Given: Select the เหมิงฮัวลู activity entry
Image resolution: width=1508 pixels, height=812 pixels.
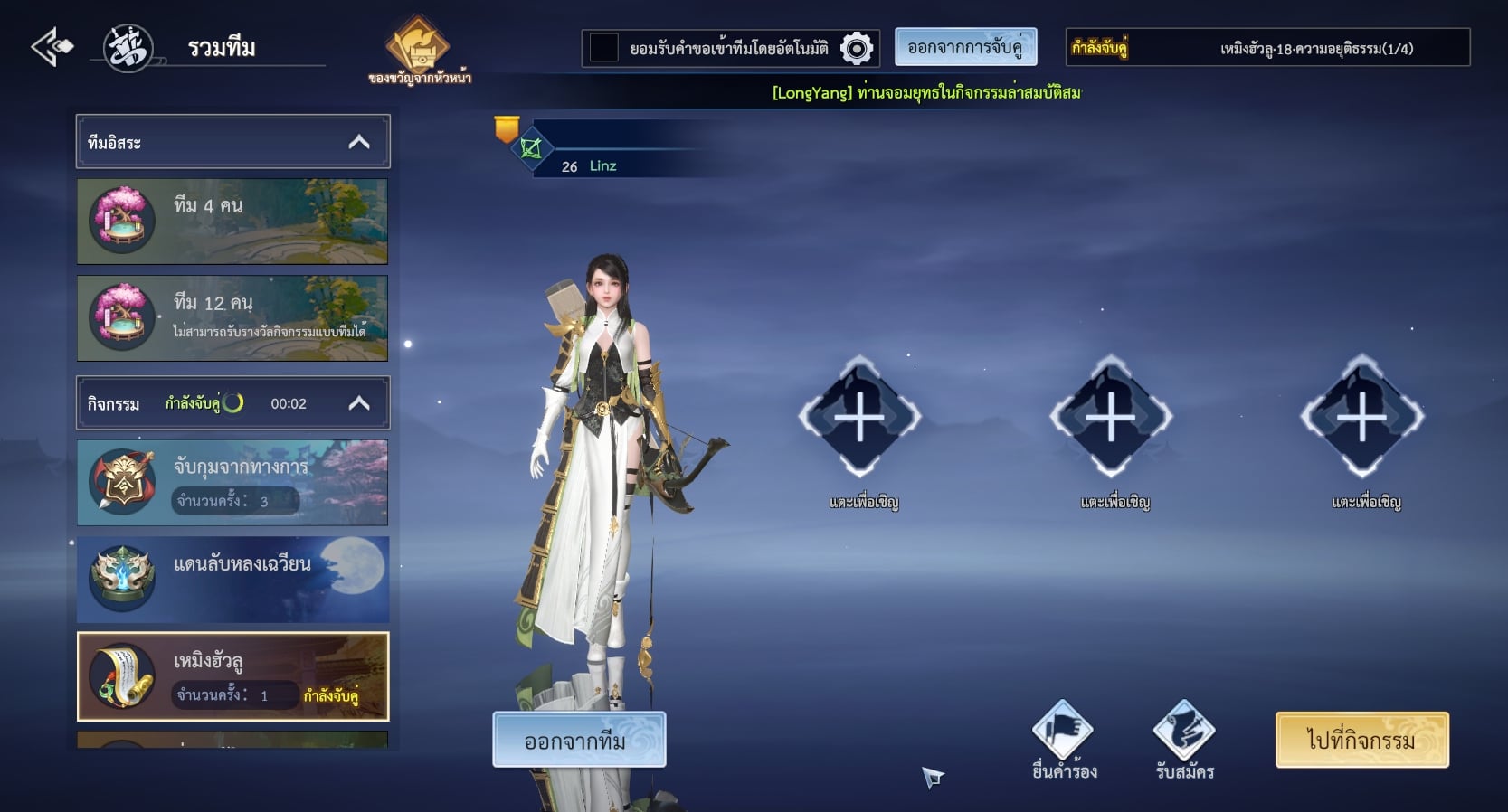Looking at the screenshot, I should [232, 675].
